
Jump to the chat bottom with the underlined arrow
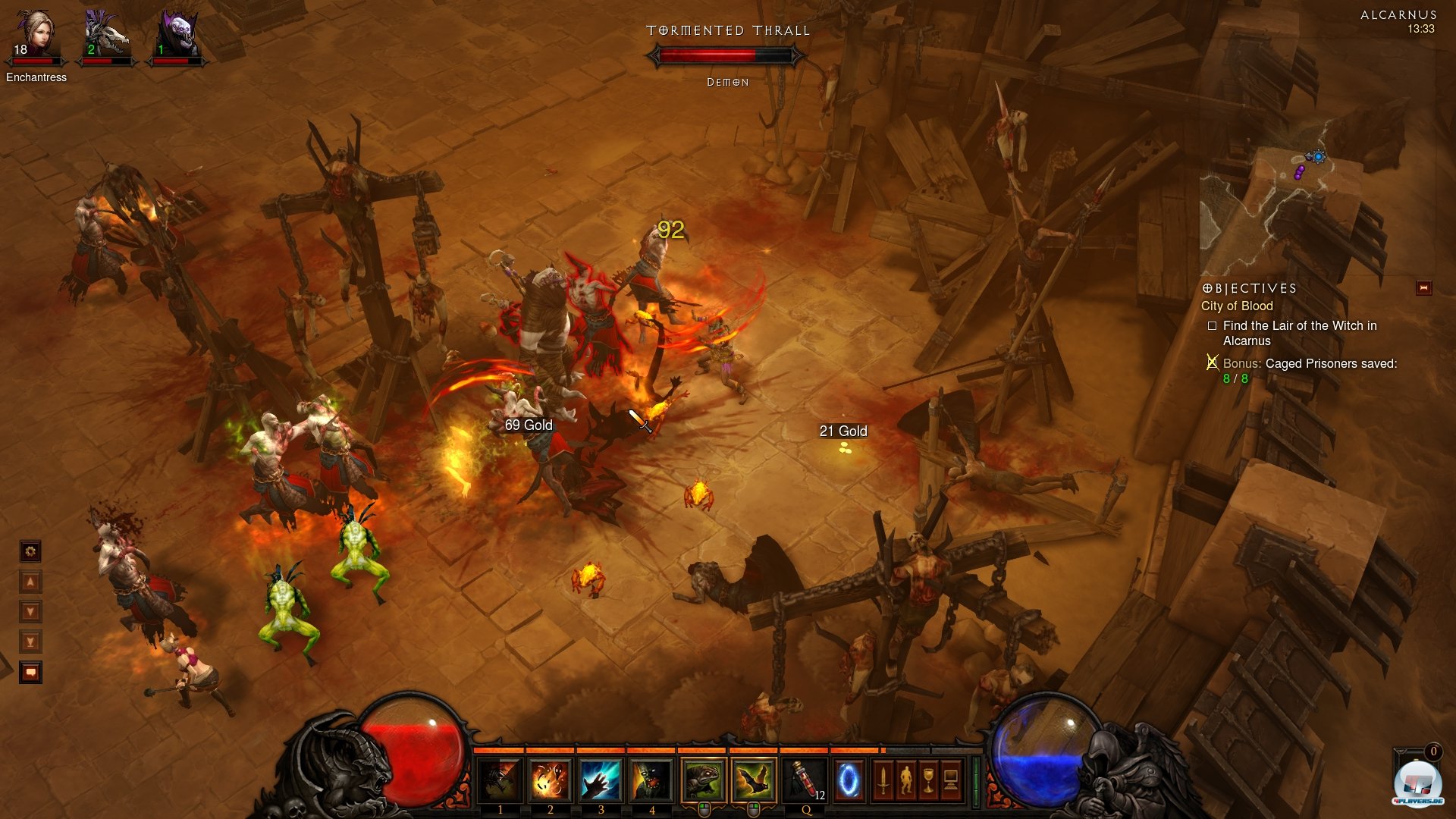[x=30, y=642]
